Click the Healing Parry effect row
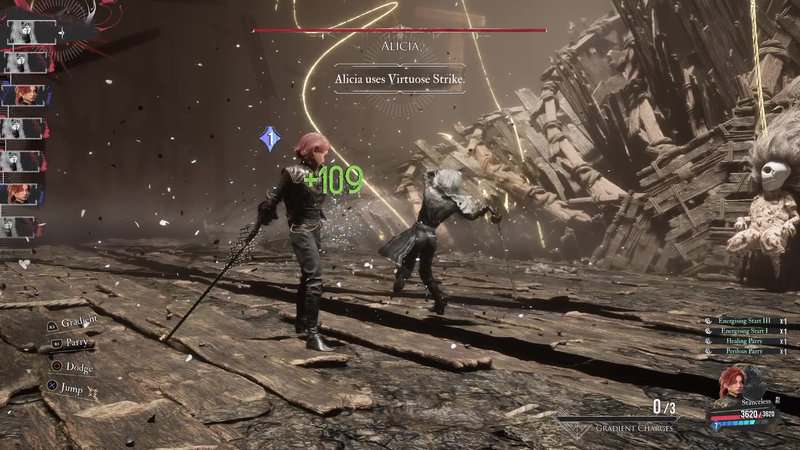This screenshot has height=450, width=800. tap(747, 341)
